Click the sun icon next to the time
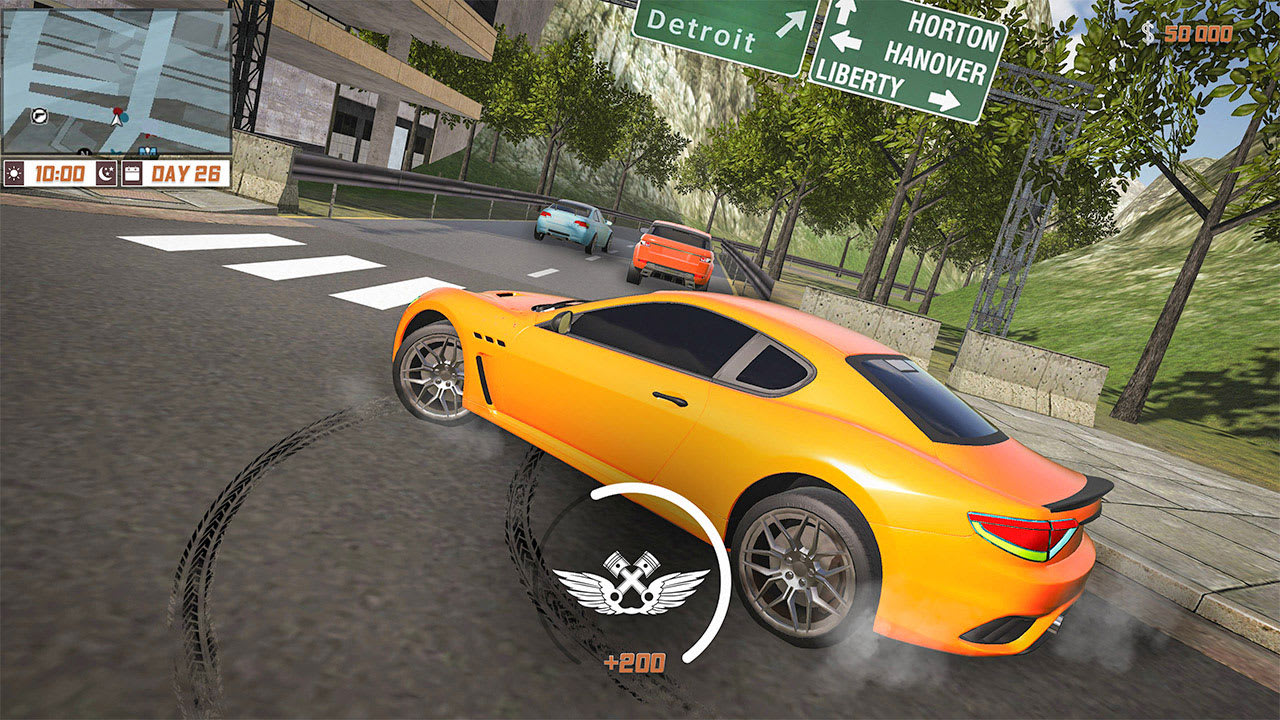1280x720 pixels. pyautogui.click(x=15, y=171)
